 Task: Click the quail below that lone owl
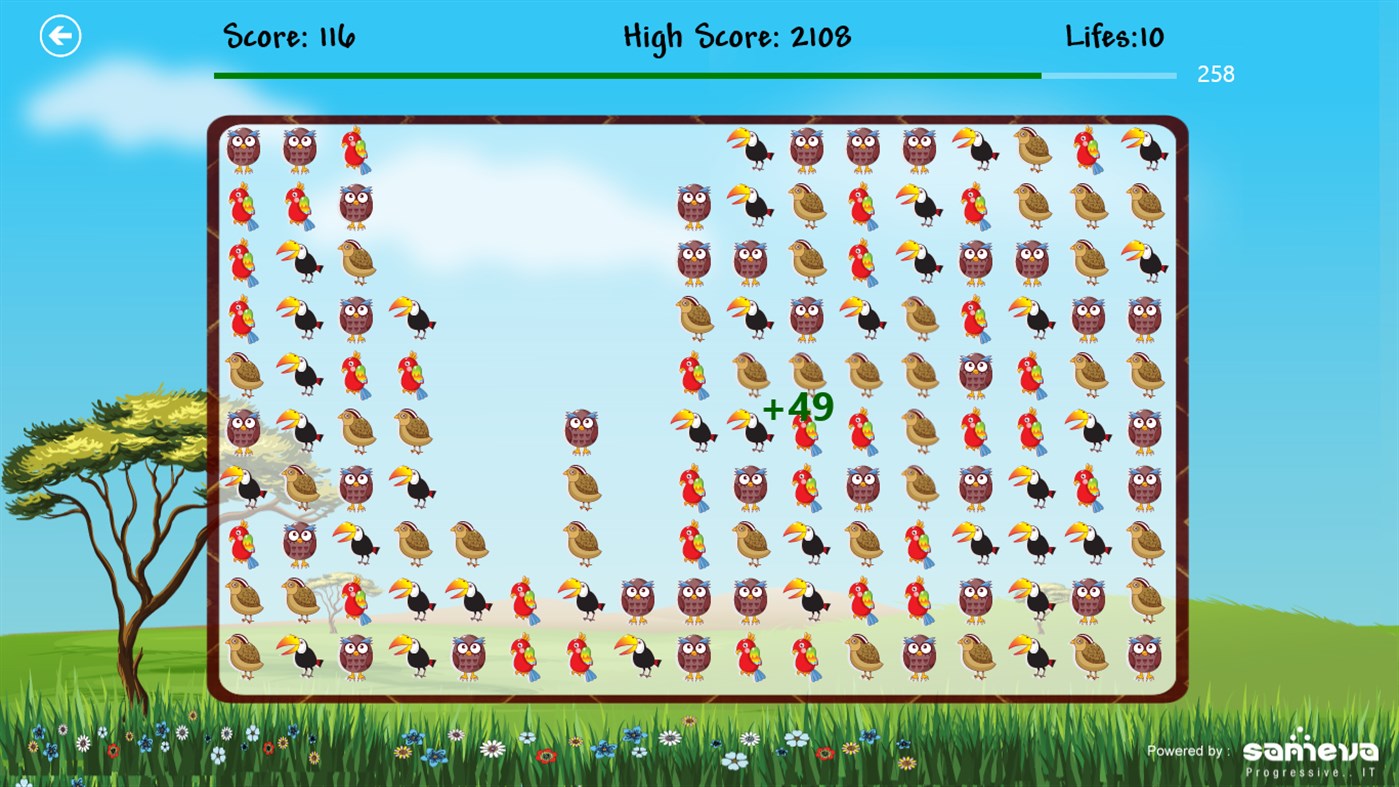pos(580,487)
